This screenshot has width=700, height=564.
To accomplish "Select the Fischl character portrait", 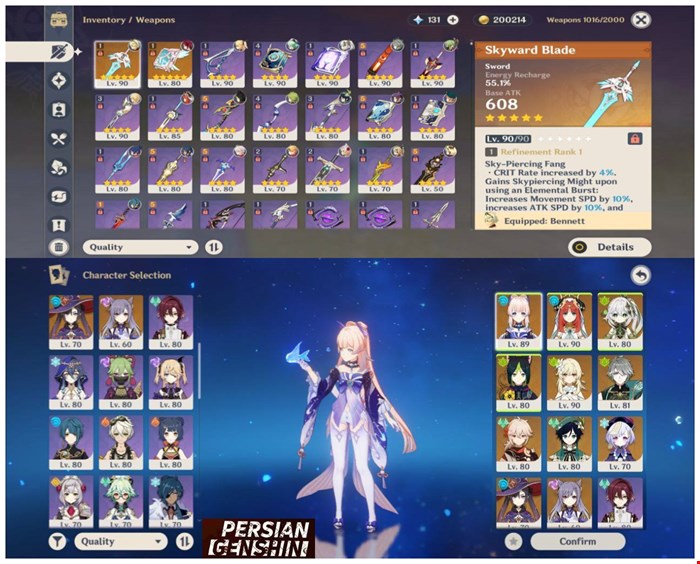I will pos(172,380).
